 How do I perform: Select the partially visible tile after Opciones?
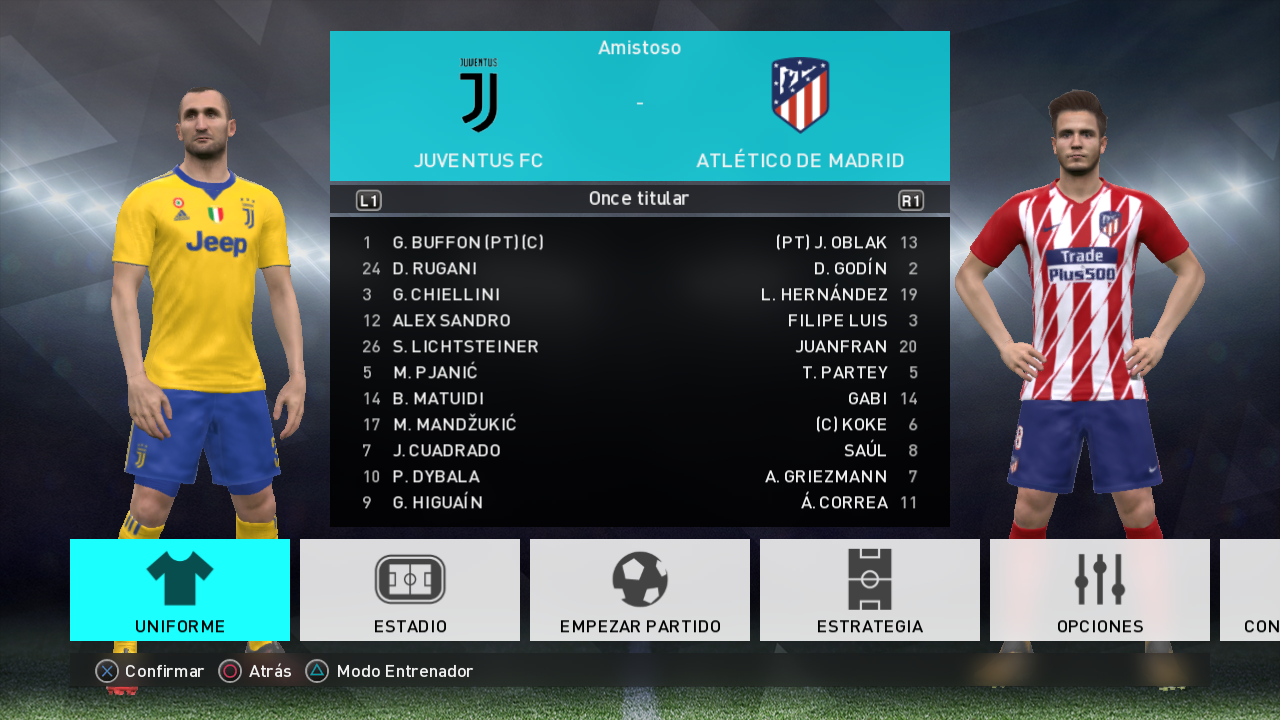[1251, 590]
